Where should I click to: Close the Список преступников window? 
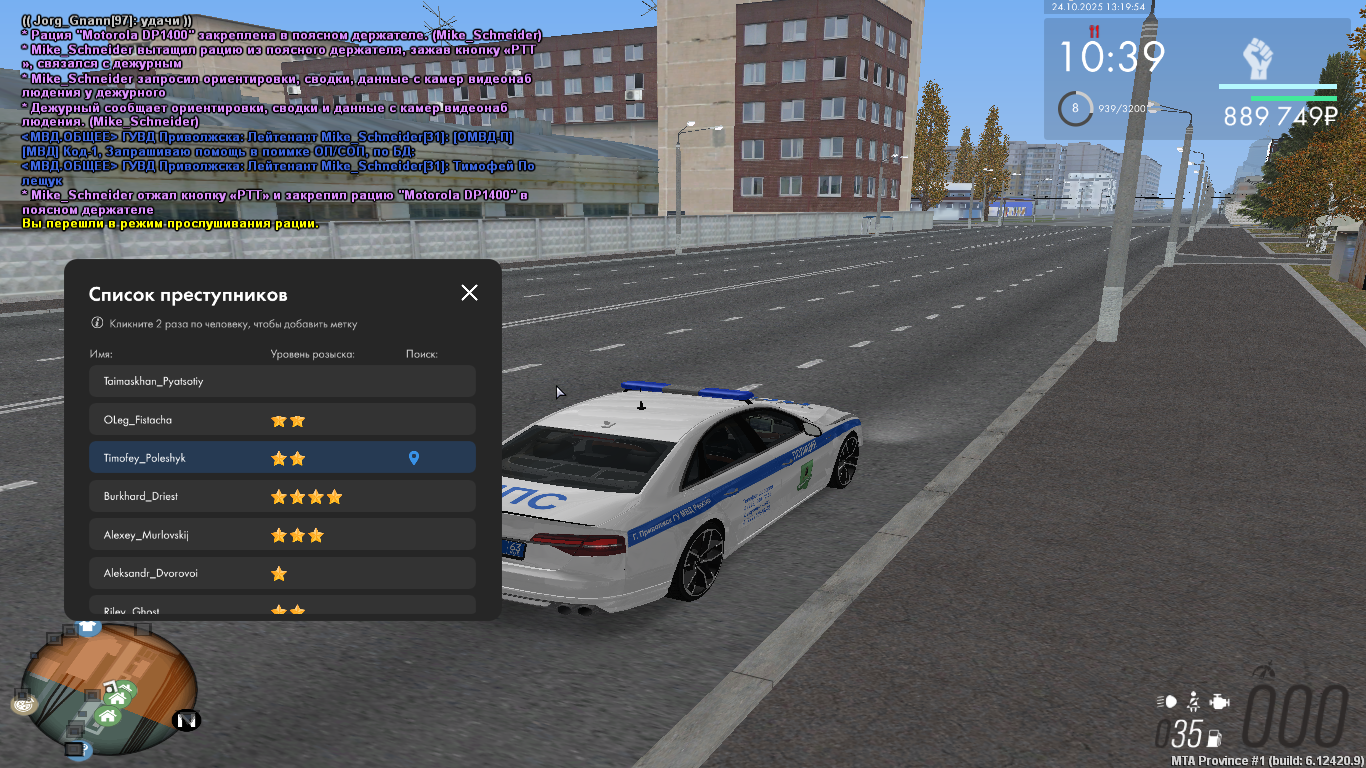469,293
